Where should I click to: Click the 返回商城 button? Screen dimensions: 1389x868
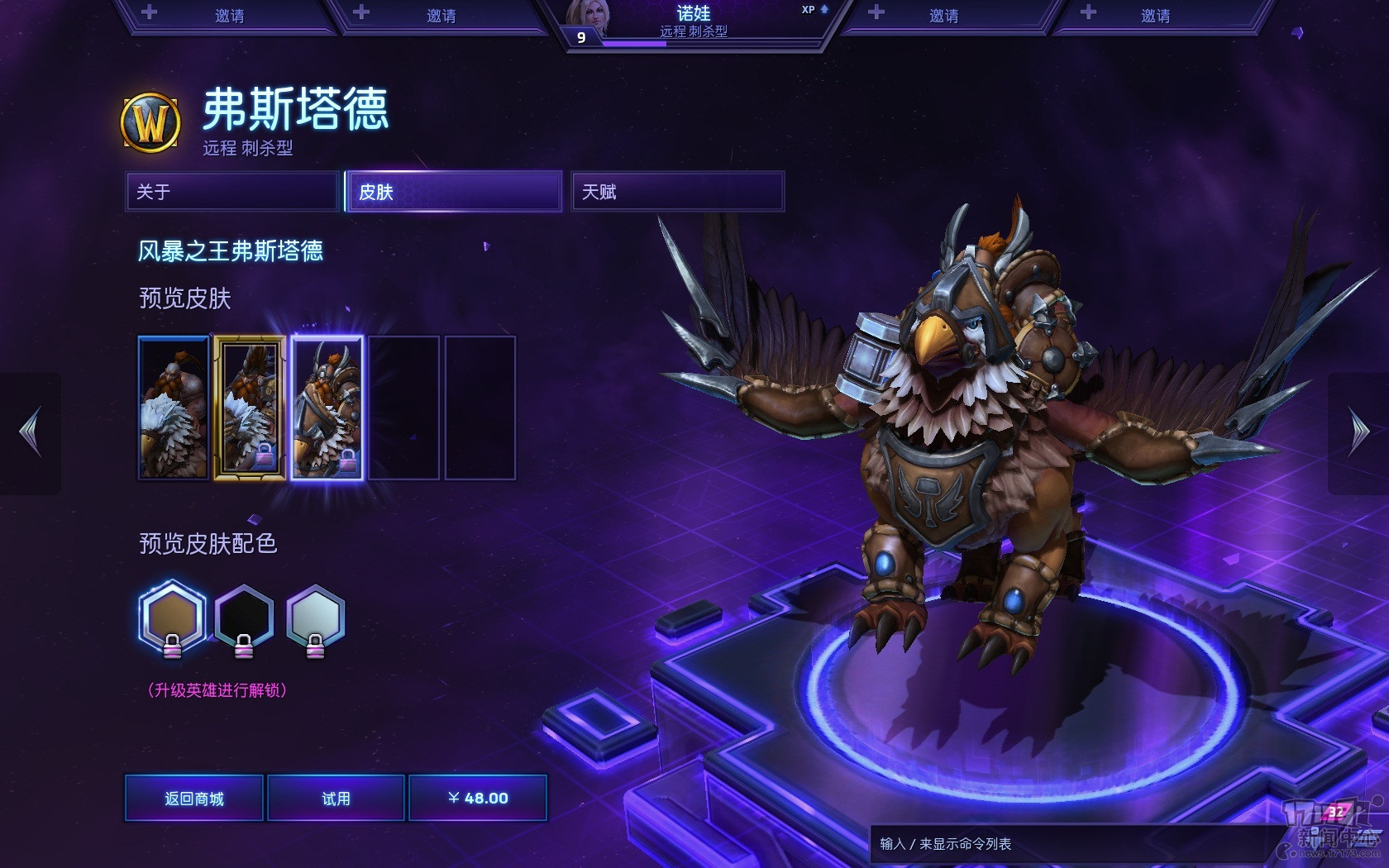tap(194, 798)
